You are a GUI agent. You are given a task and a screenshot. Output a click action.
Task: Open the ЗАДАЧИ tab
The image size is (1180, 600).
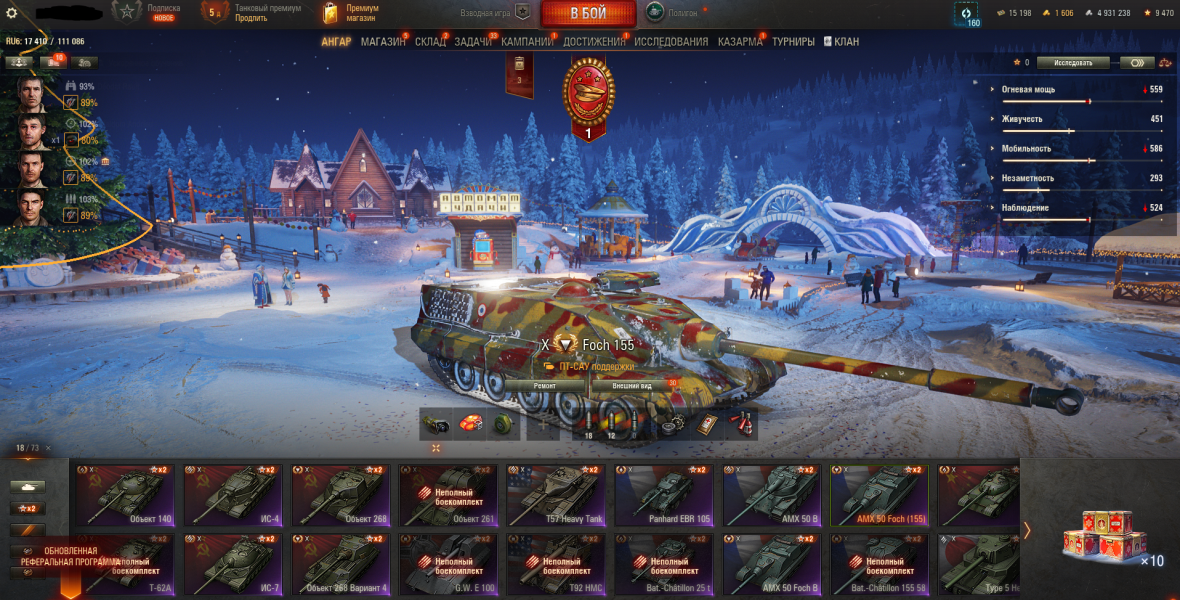(x=473, y=42)
